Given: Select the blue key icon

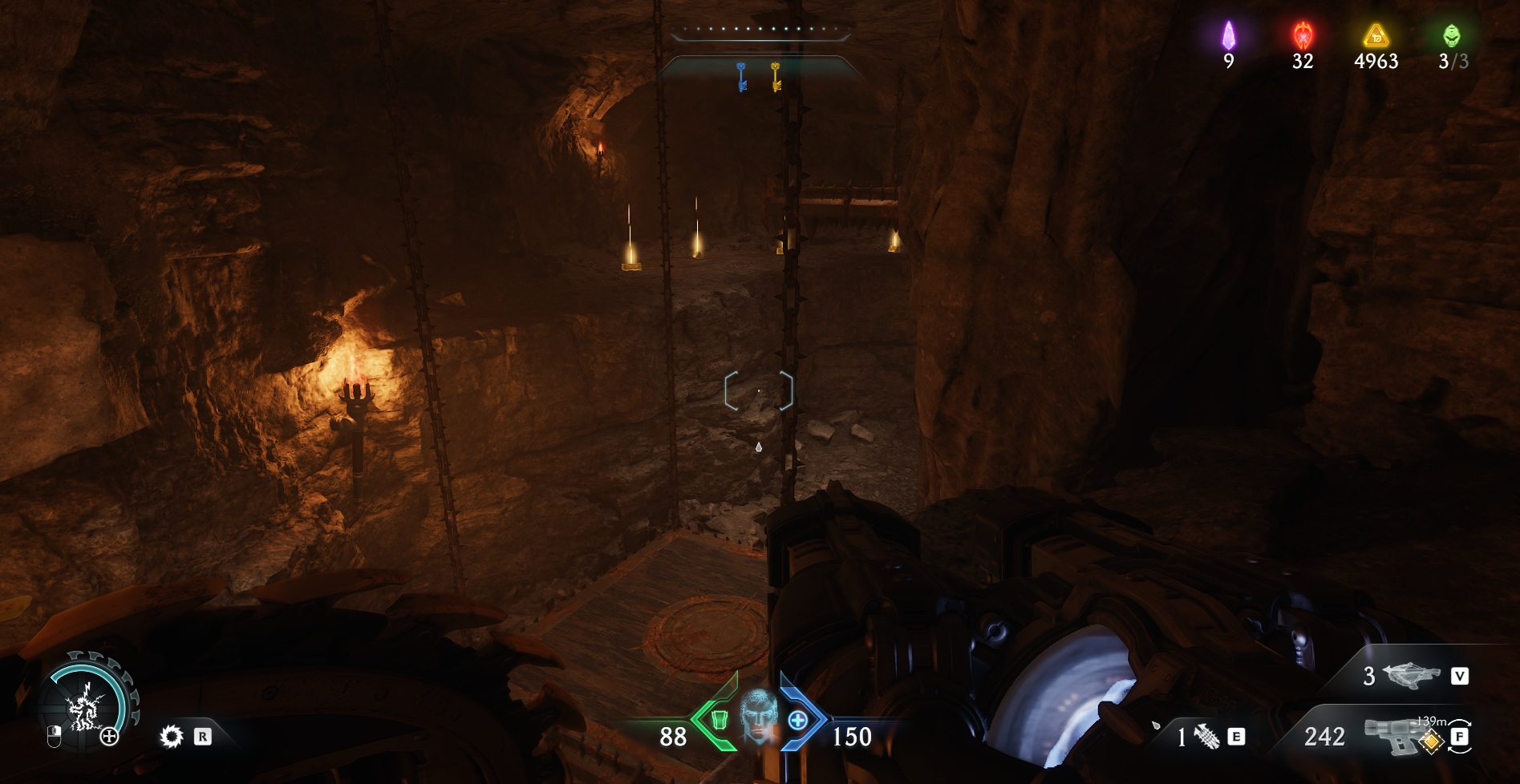Looking at the screenshot, I should [742, 76].
